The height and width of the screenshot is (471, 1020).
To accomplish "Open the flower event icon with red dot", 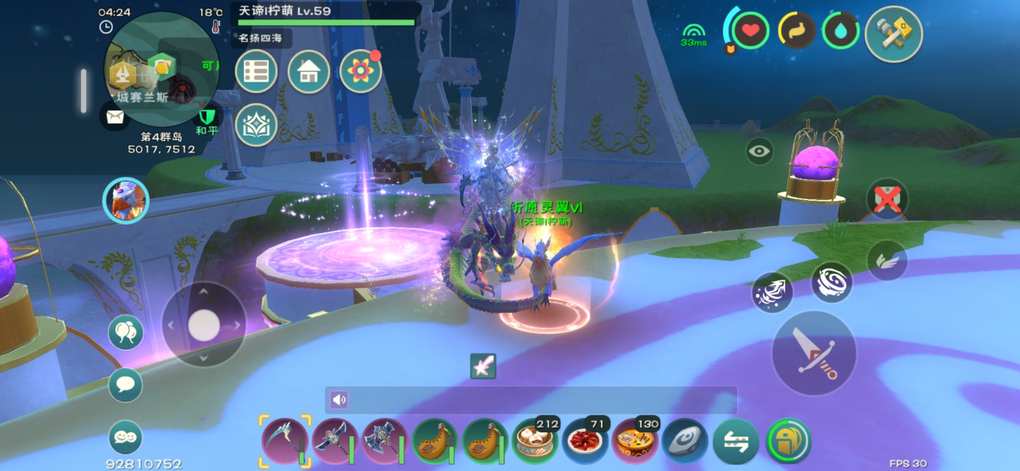I will point(361,72).
